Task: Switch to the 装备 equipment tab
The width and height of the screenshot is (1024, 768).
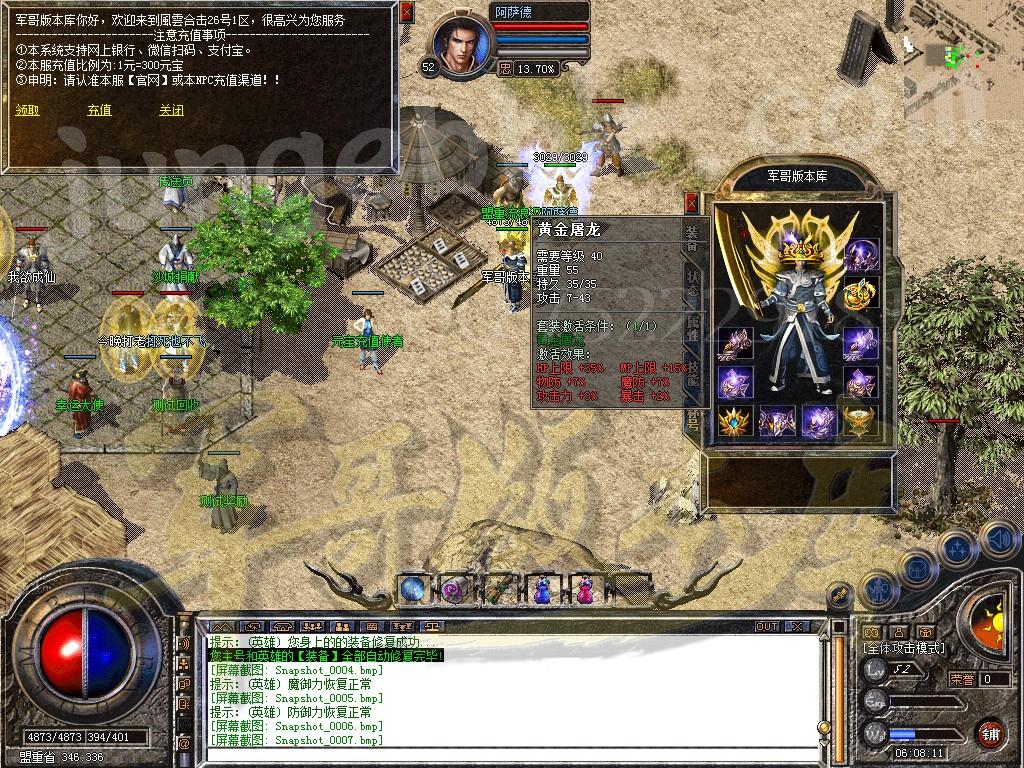Action: [692, 237]
